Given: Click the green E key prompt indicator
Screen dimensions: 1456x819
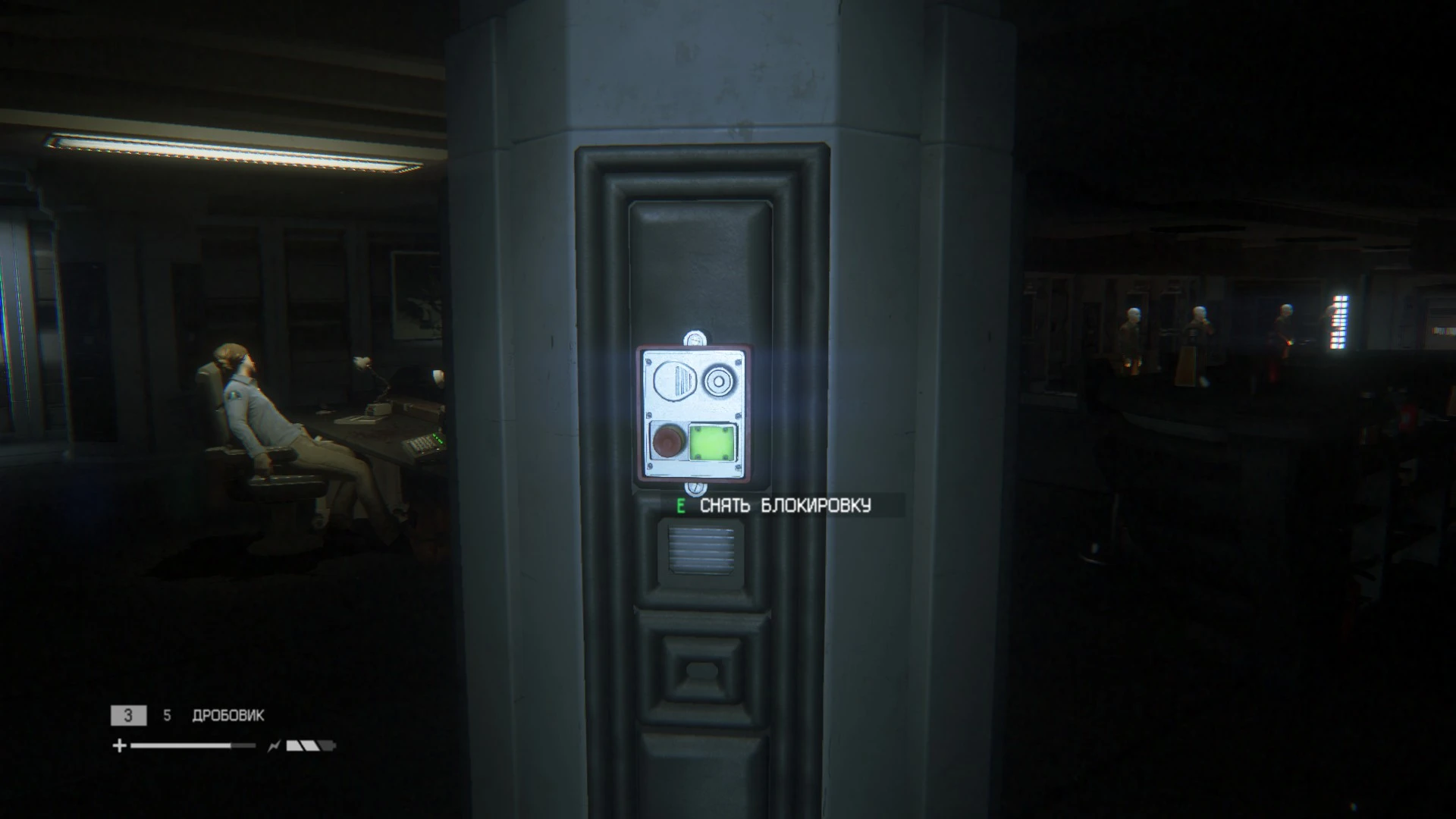Looking at the screenshot, I should coord(680,504).
